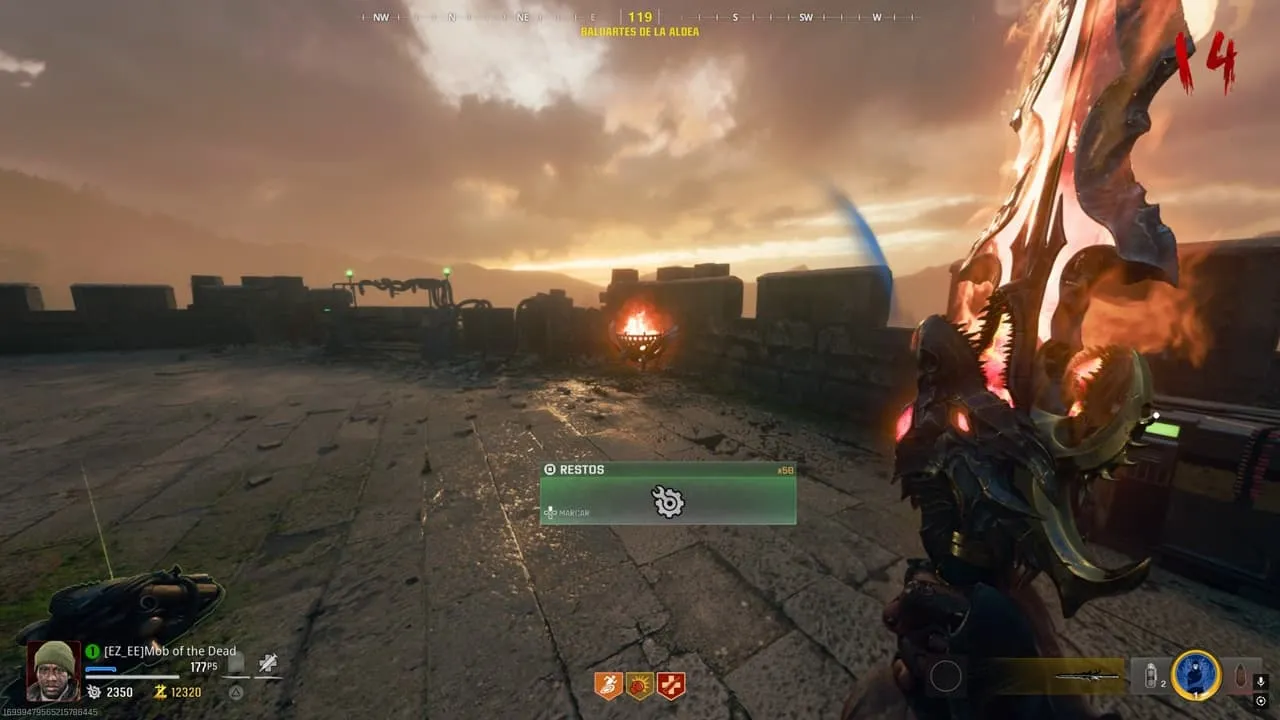The width and height of the screenshot is (1280, 720).
Task: Select the Restos pickup card
Action: pyautogui.click(x=668, y=493)
